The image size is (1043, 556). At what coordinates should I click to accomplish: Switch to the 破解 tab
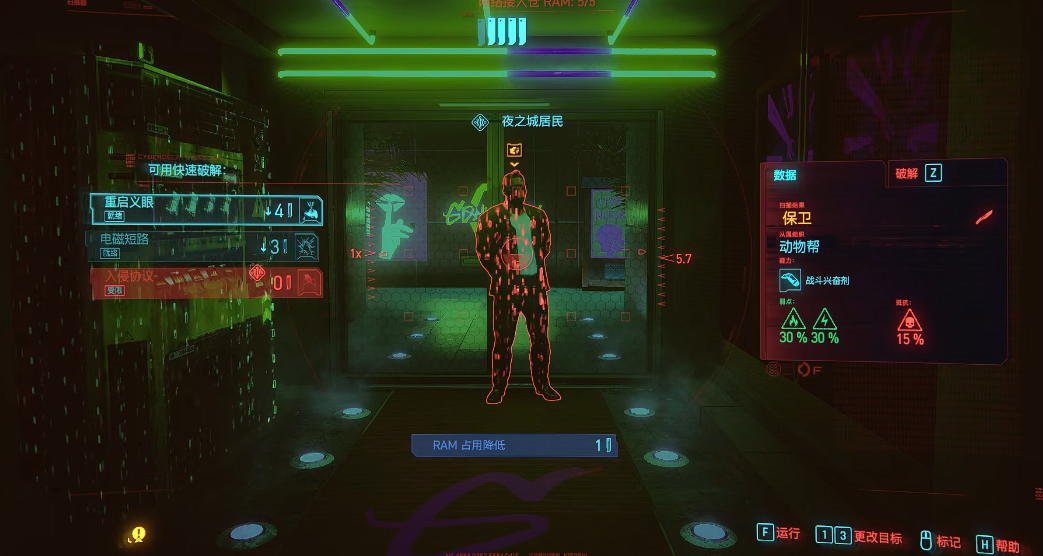(x=917, y=173)
